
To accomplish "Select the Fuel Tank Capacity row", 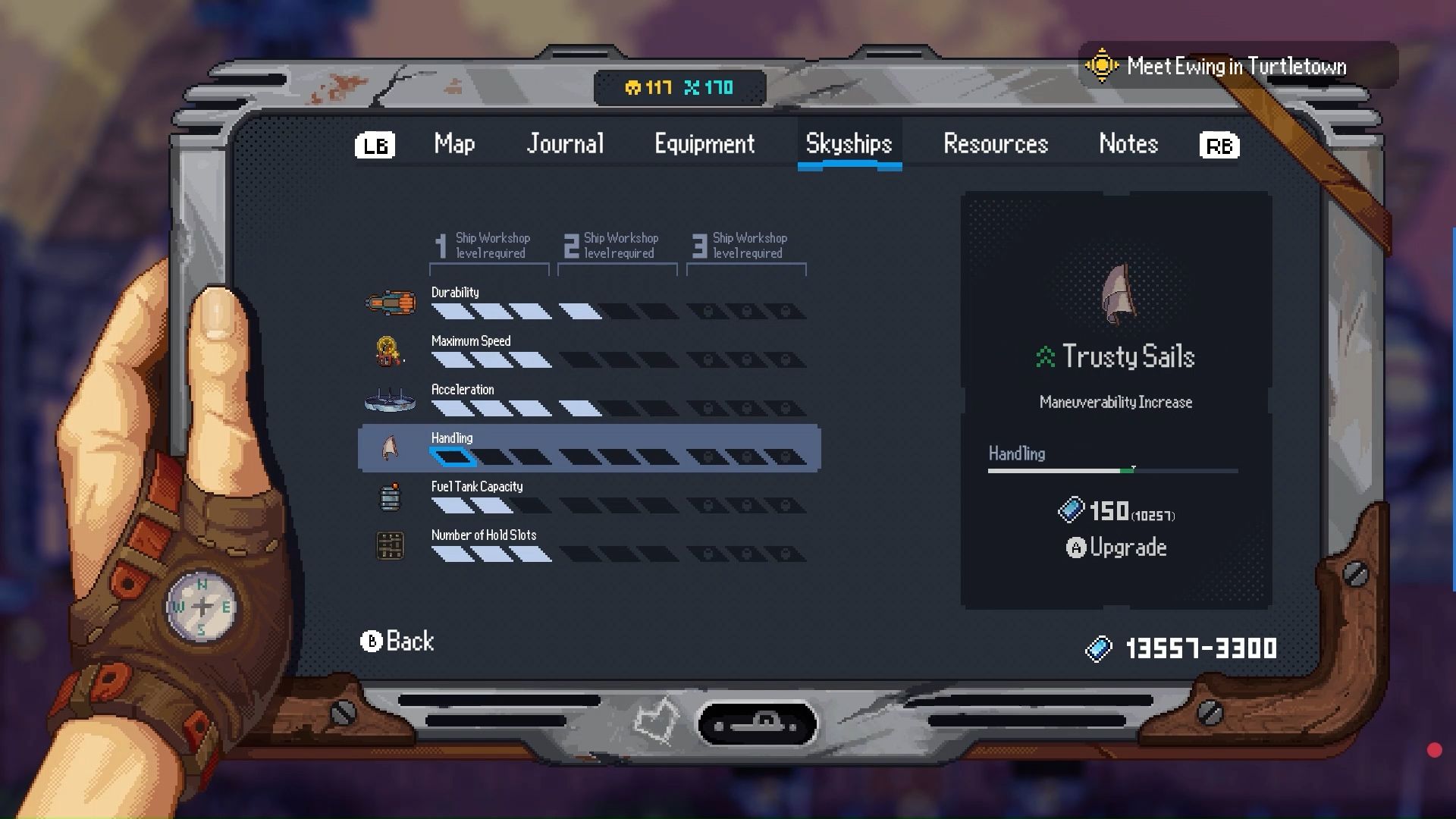I will 588,497.
